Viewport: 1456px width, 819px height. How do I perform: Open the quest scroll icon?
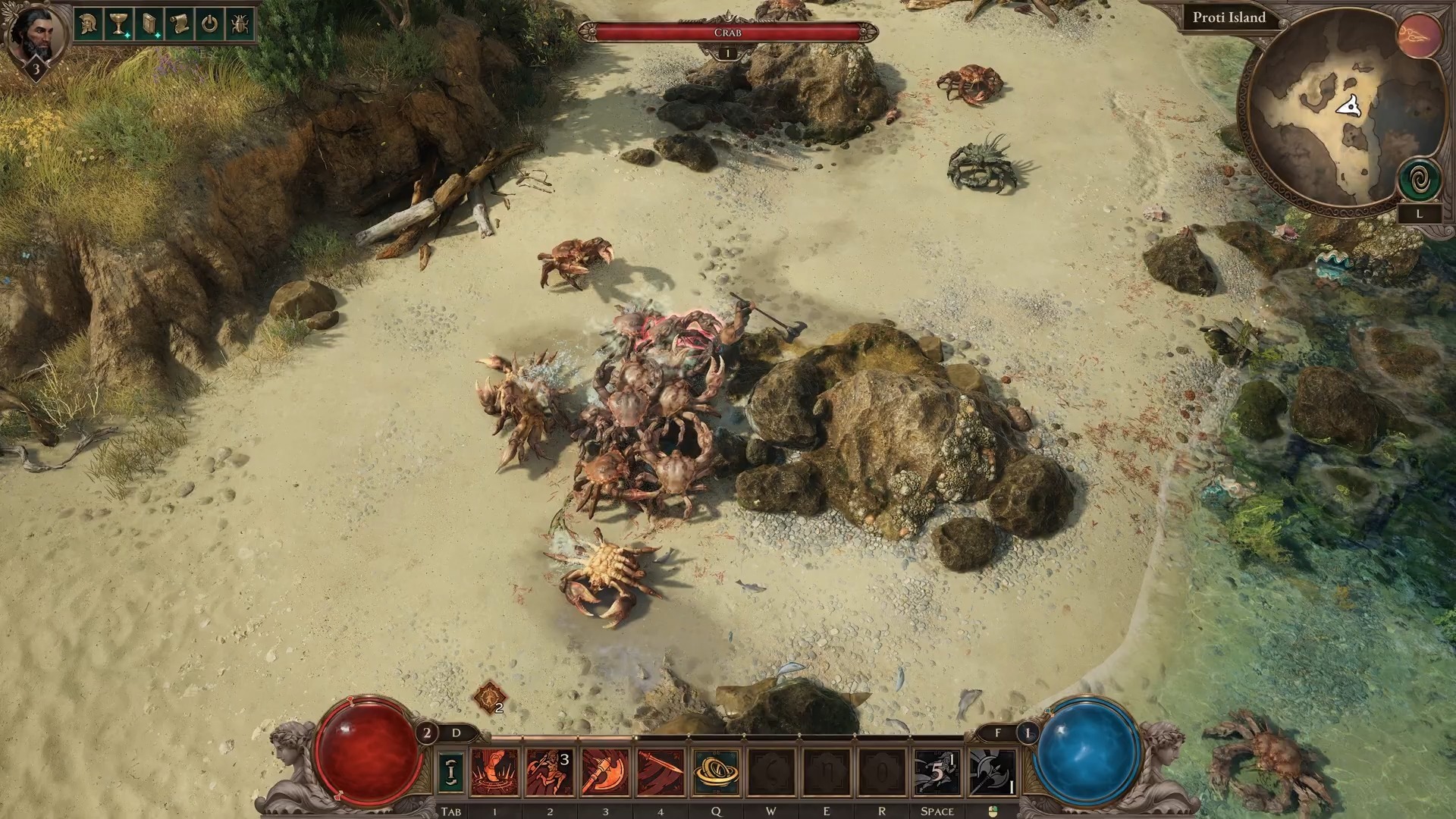179,24
